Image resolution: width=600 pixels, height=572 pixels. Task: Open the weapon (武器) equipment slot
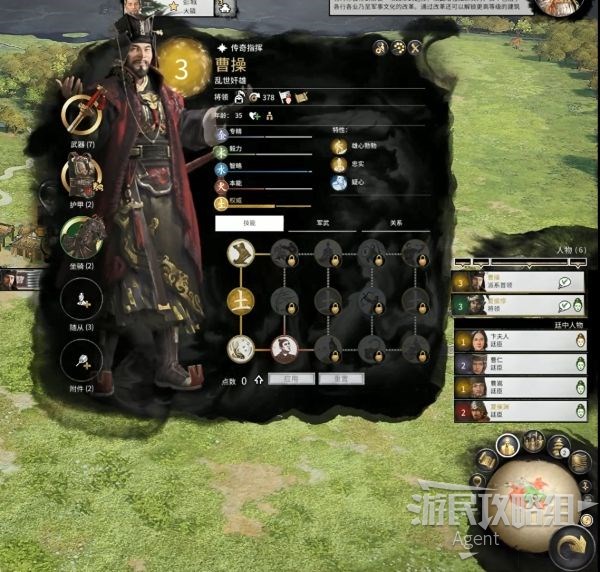click(82, 115)
